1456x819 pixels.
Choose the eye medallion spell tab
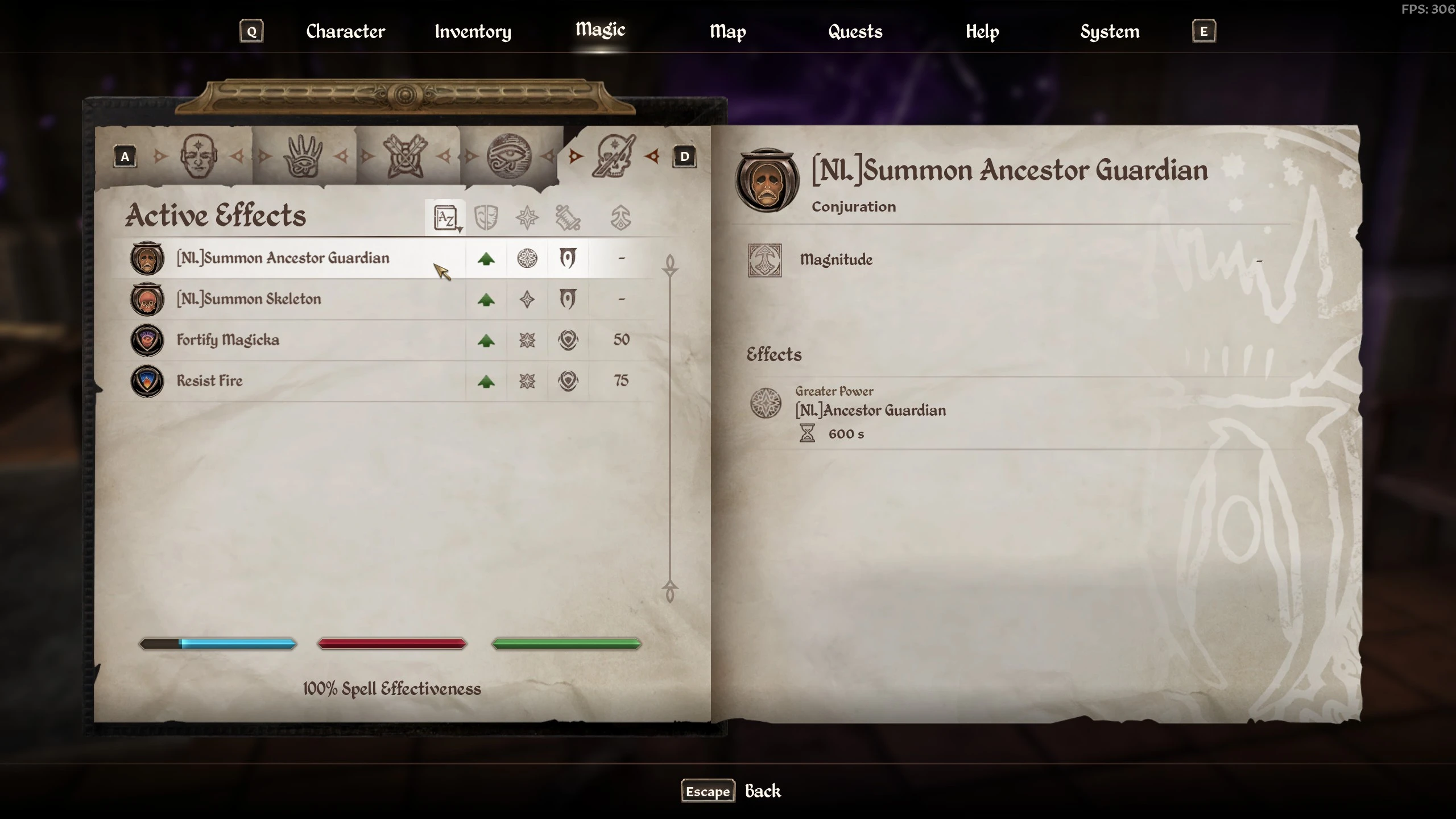pyautogui.click(x=509, y=156)
